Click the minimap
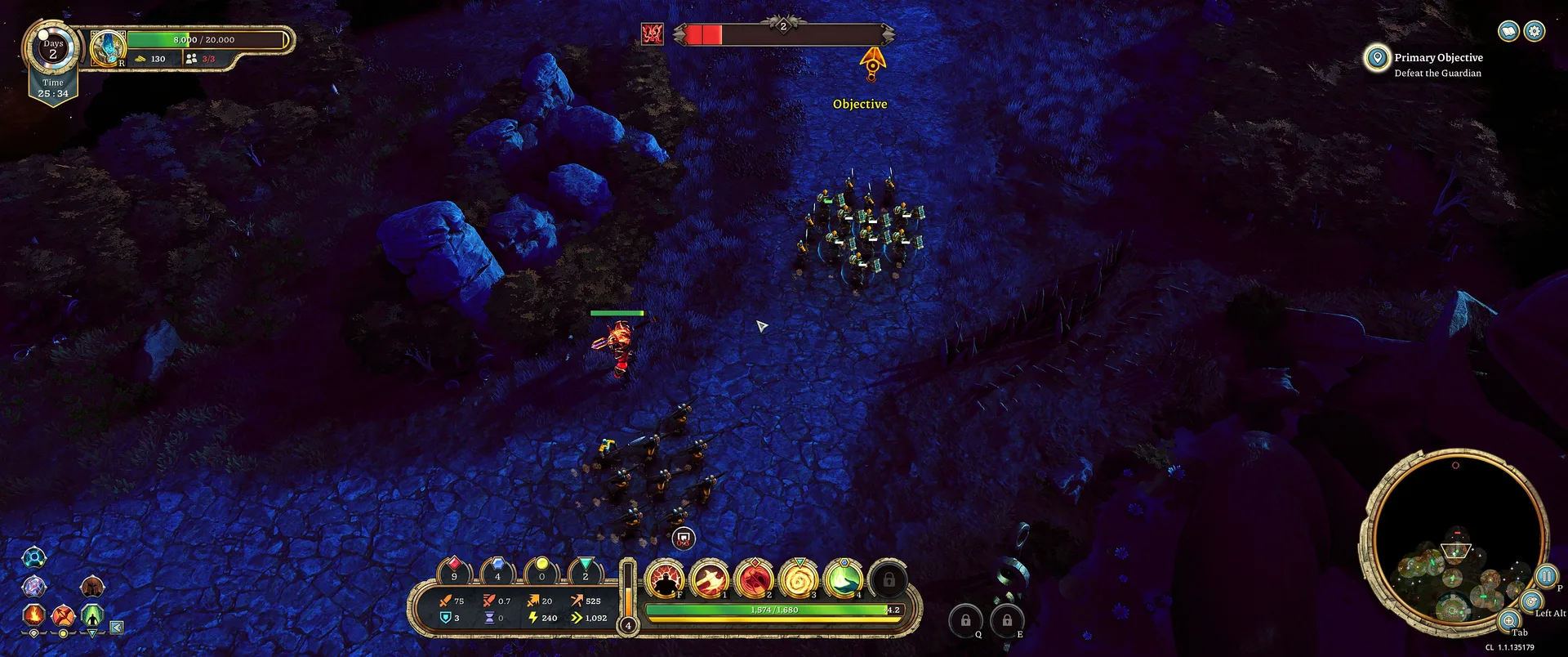 pos(1454,539)
